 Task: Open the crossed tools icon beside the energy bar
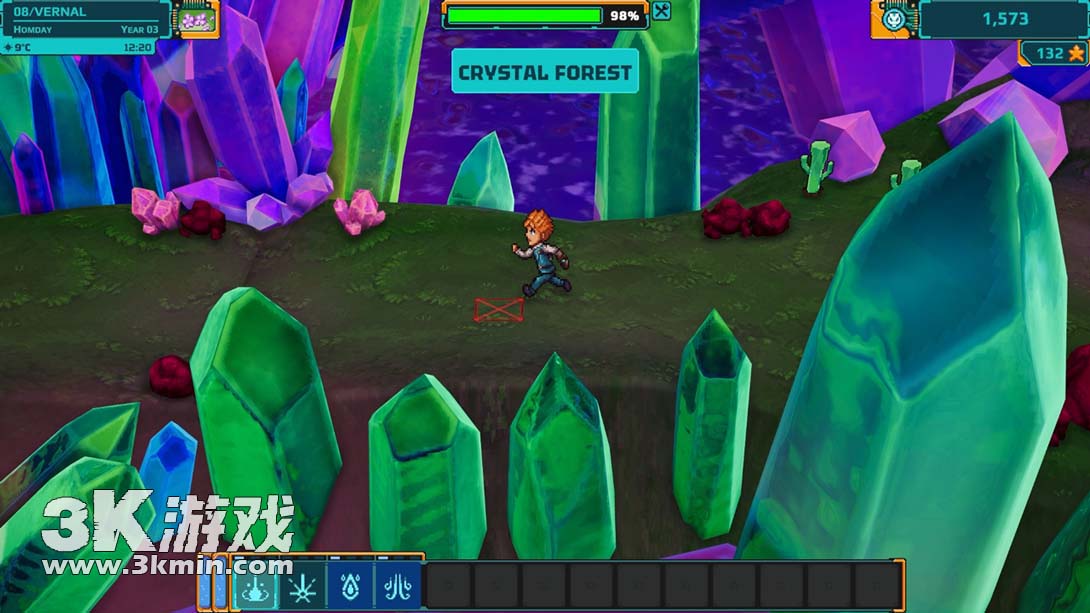pyautogui.click(x=661, y=12)
